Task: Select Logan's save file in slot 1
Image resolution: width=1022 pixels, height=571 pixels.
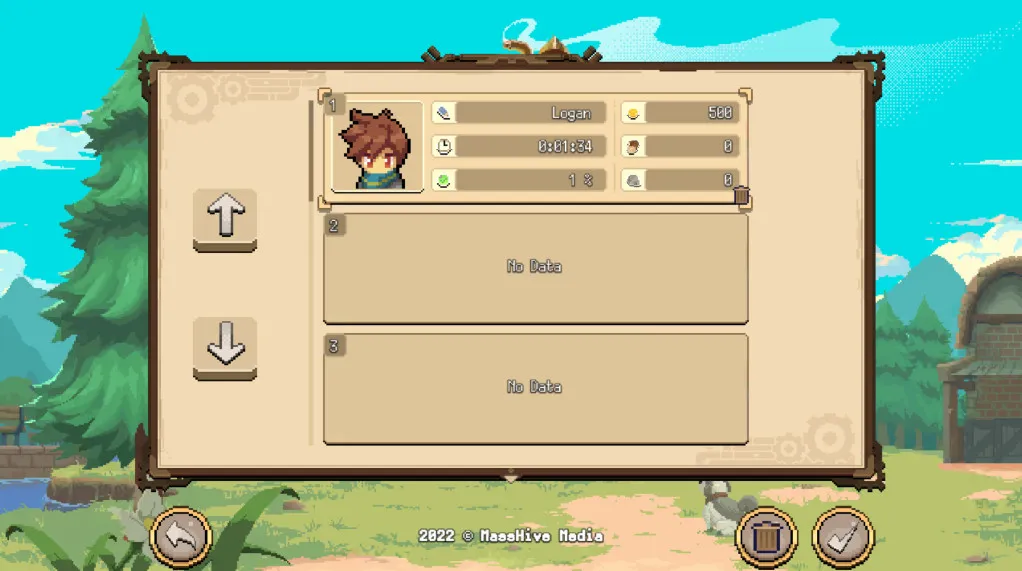Action: click(x=535, y=147)
